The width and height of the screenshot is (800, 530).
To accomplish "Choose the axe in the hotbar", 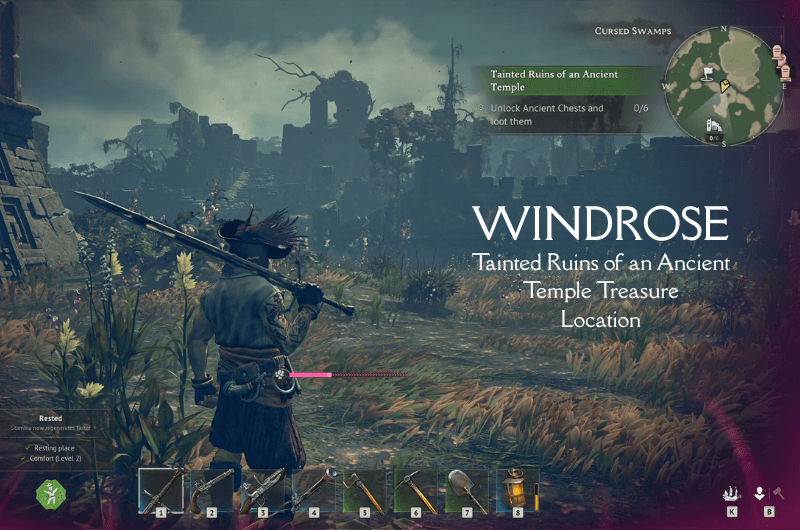I will click(x=365, y=491).
